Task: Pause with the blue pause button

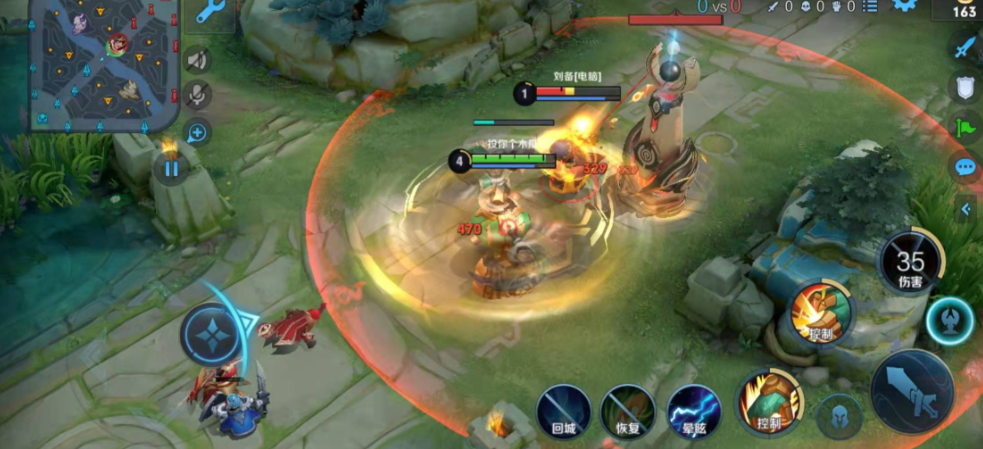Action: 171,168
